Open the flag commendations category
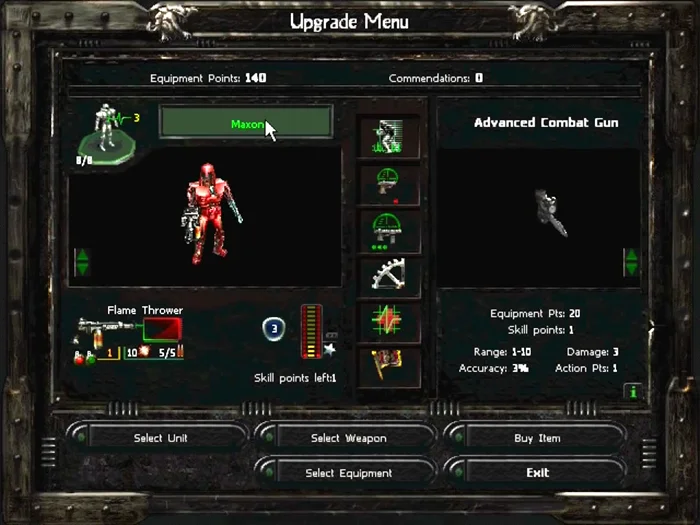This screenshot has height=525, width=700. point(389,367)
